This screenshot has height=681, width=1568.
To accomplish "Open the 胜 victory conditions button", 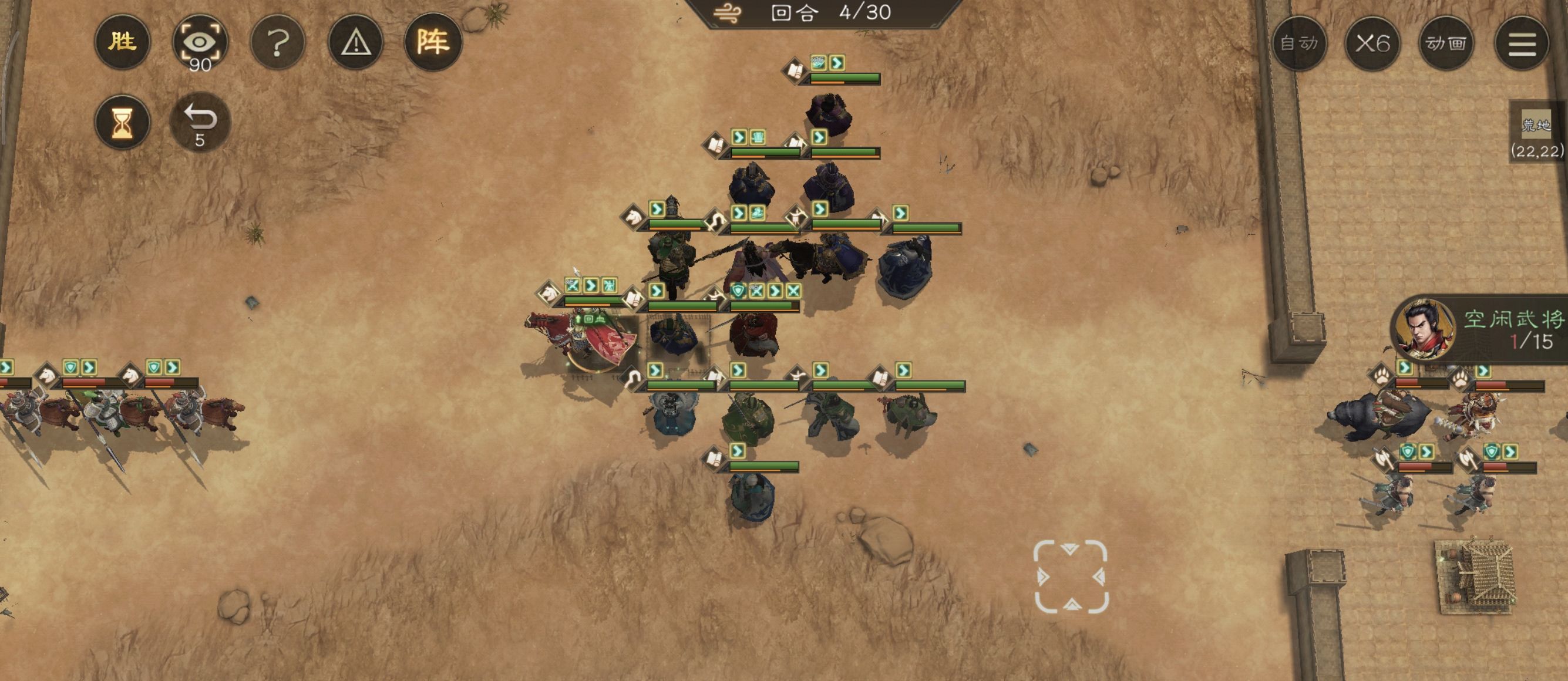I will coord(122,43).
